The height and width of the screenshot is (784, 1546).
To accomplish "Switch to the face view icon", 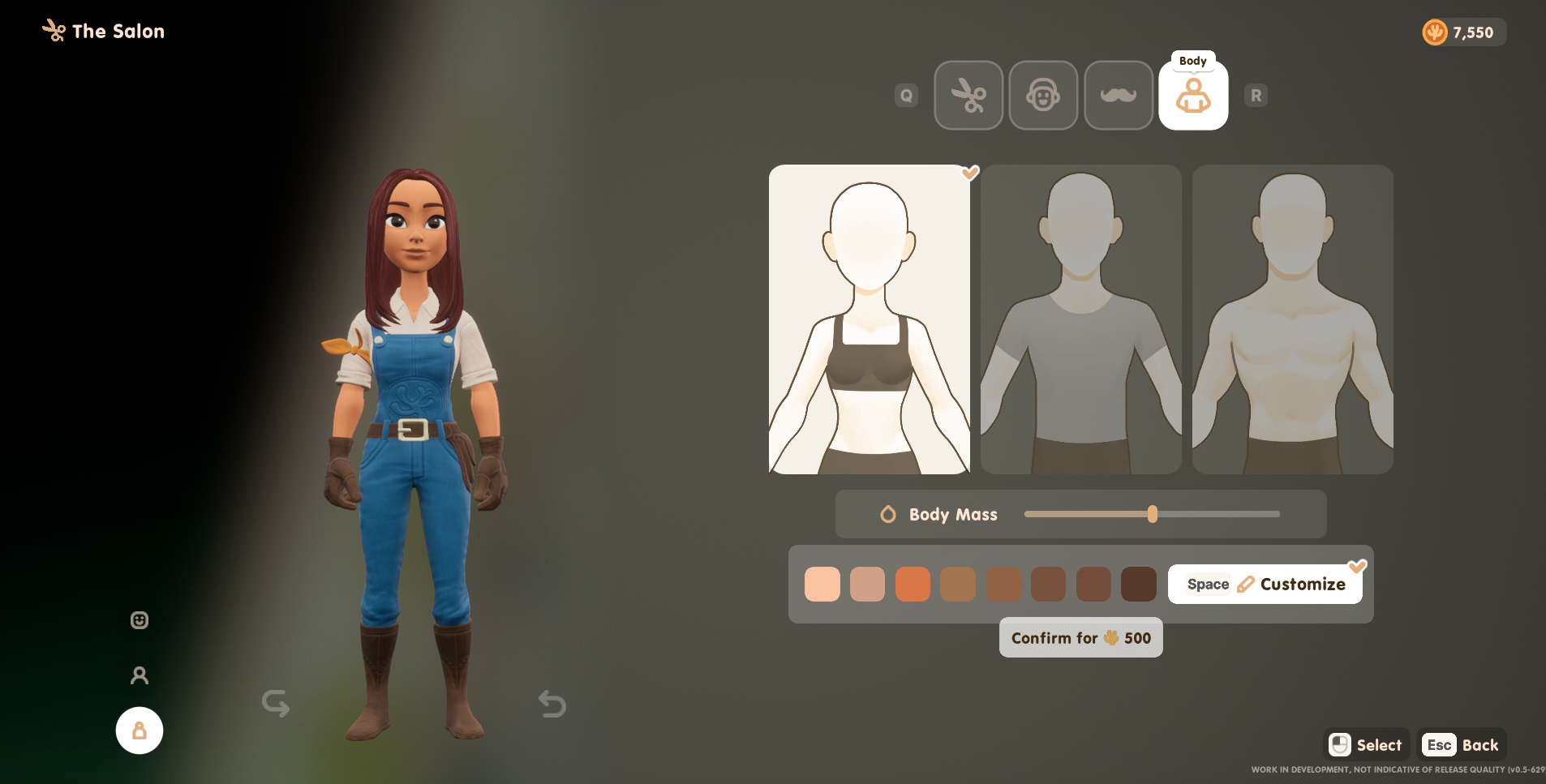I will (x=140, y=620).
